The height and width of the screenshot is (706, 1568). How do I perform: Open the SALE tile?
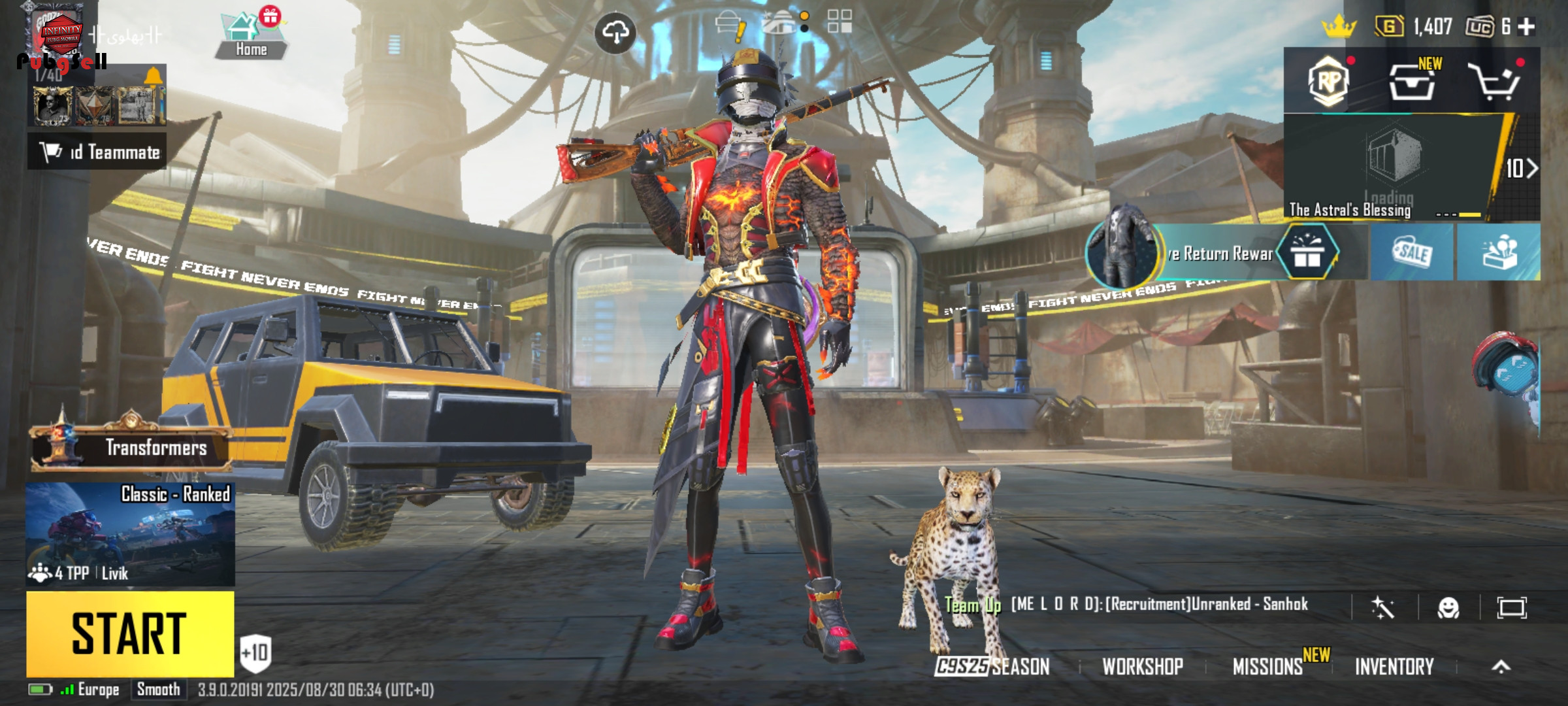pyautogui.click(x=1412, y=252)
